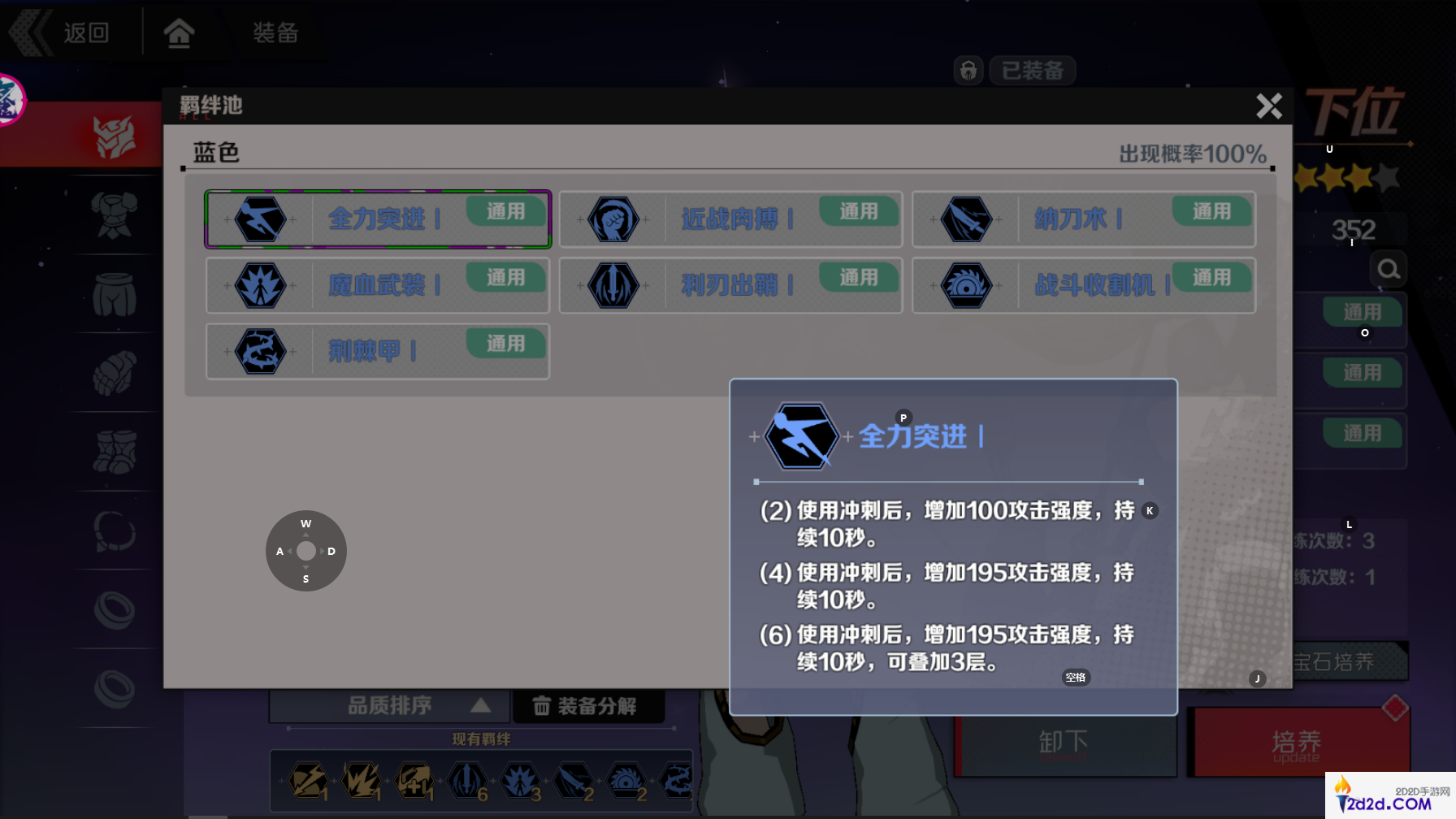Screen dimensions: 1456x819
Task: Select the 纳刀术 blade bond icon
Action: (967, 219)
